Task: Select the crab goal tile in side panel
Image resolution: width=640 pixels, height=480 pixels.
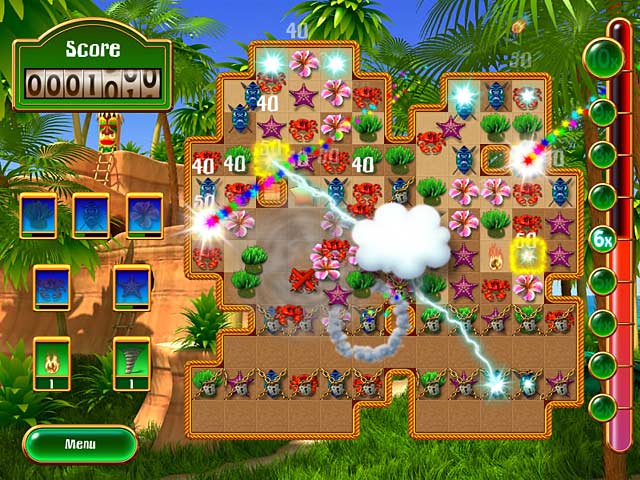Action: point(51,287)
